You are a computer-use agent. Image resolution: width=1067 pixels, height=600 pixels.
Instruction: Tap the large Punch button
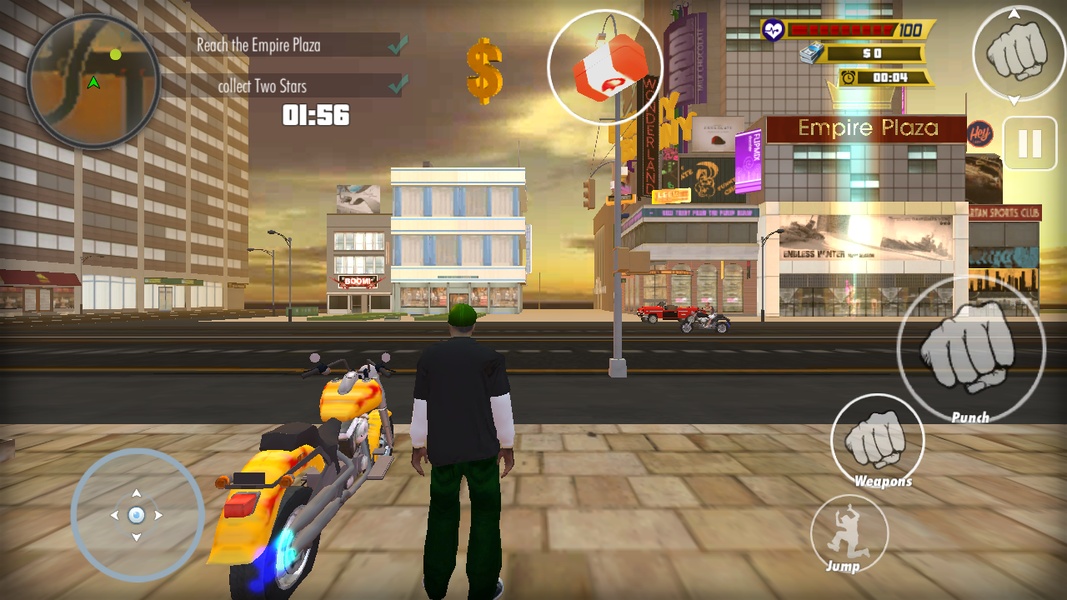970,349
